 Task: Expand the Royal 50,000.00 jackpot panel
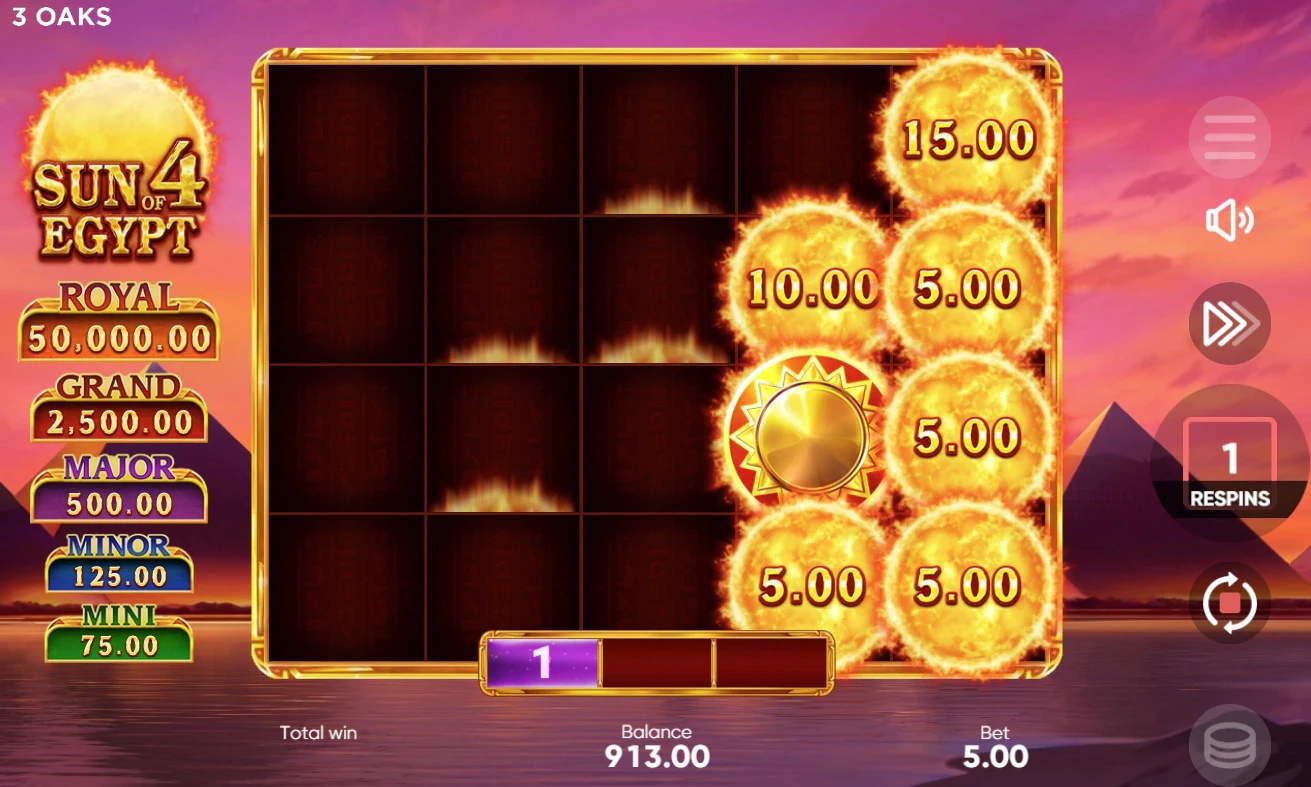pos(118,317)
